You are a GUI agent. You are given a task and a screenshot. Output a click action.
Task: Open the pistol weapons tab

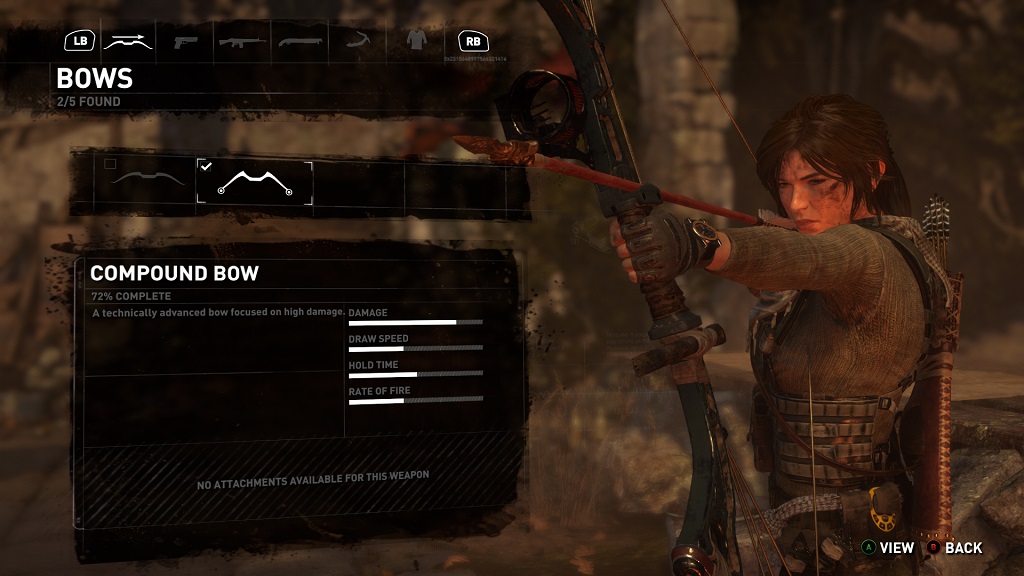coord(185,42)
